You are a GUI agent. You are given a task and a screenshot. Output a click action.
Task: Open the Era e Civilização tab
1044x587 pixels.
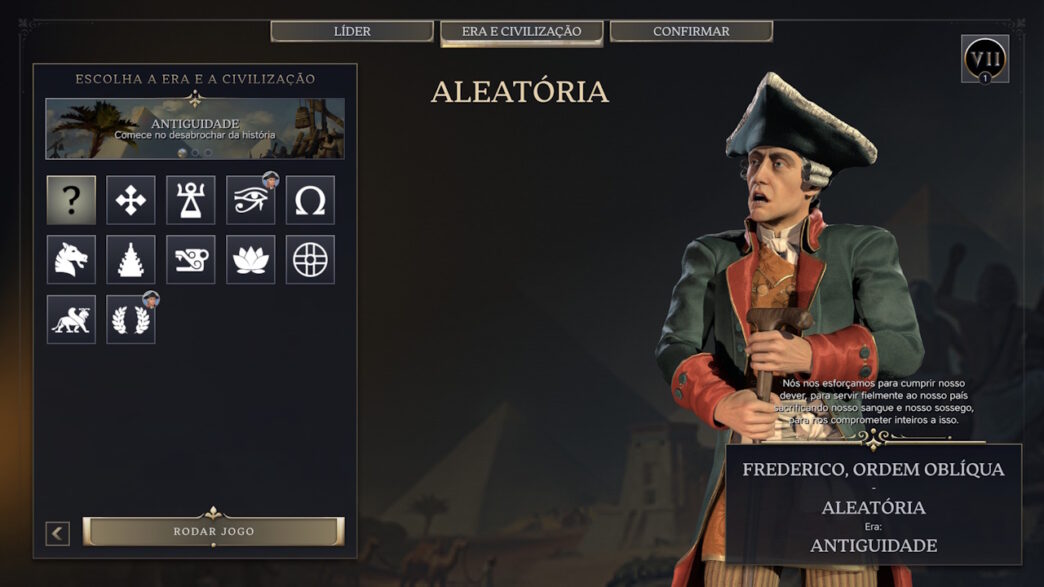521,32
